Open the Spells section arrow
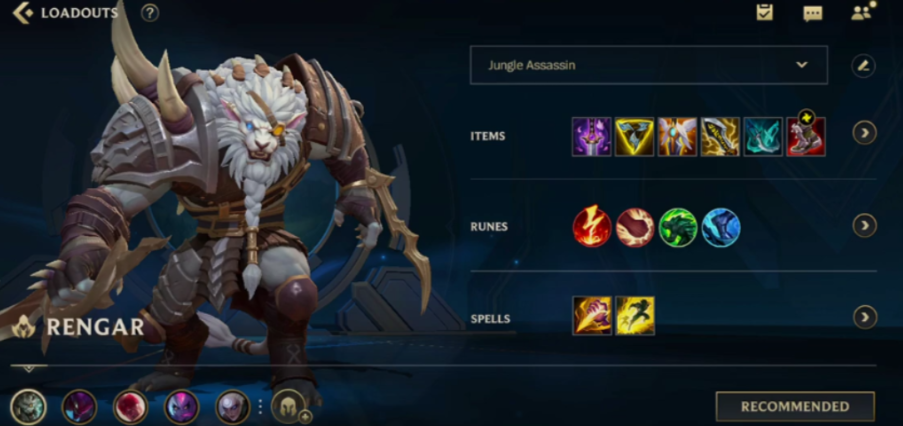The width and height of the screenshot is (903, 426). pos(864,317)
